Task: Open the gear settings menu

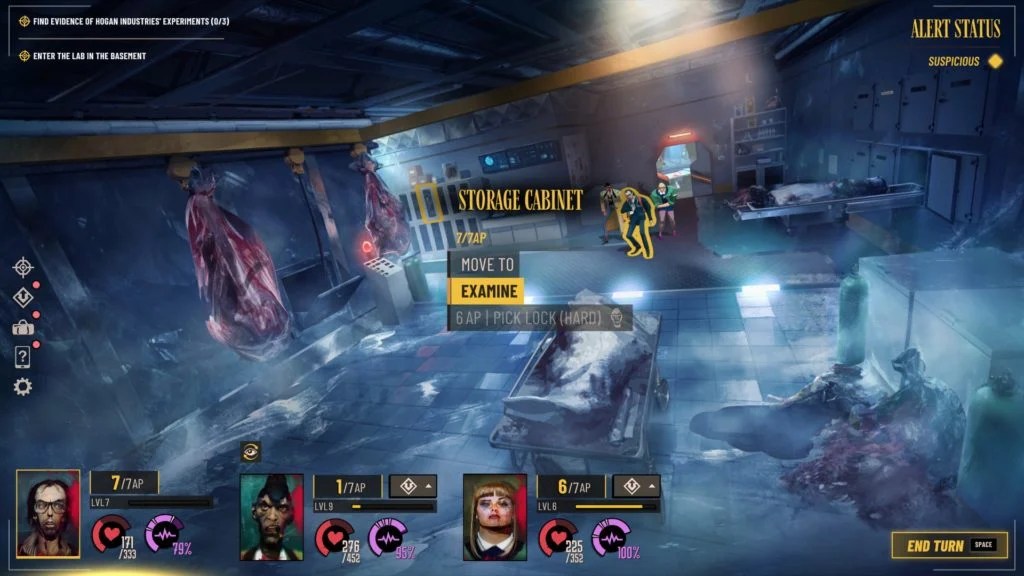Action: 23,386
